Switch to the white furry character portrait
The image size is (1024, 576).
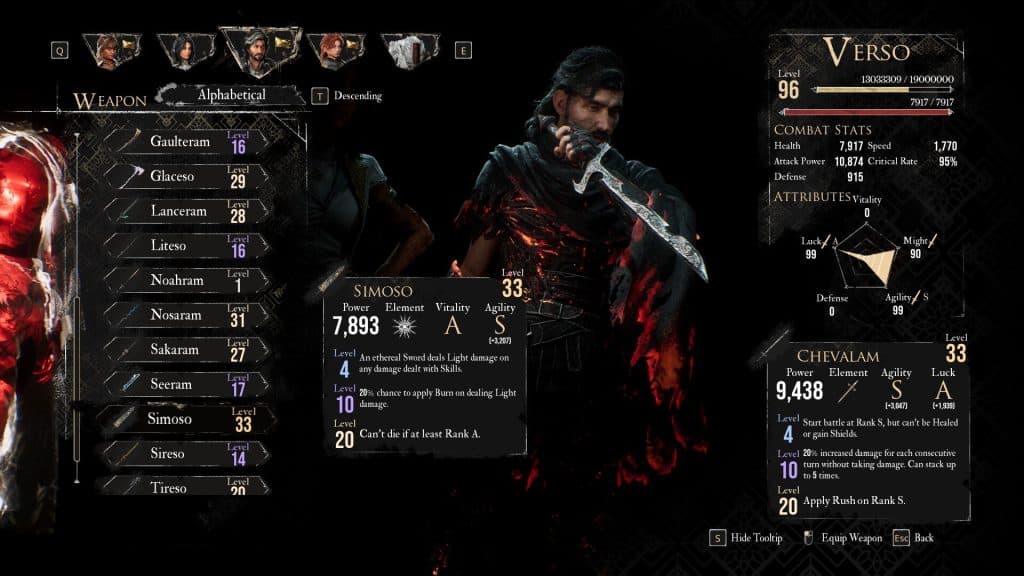pos(405,50)
